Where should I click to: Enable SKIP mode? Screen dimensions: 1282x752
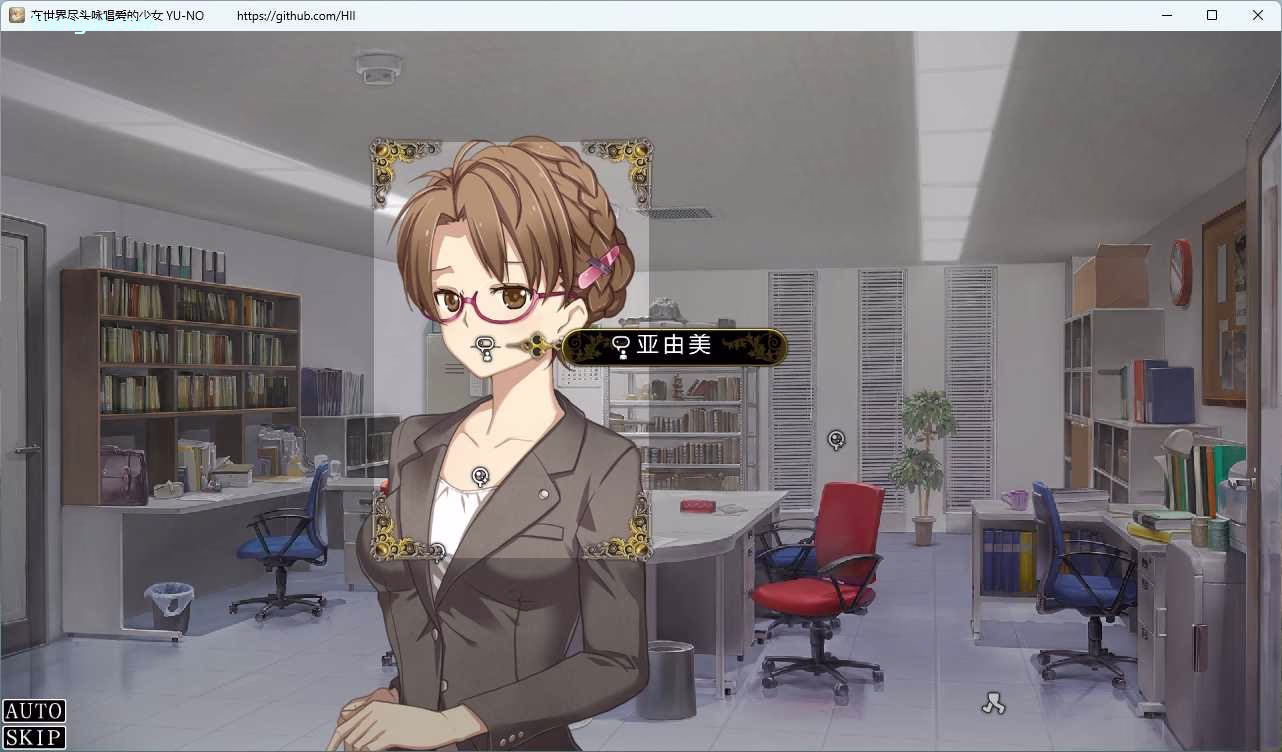33,738
